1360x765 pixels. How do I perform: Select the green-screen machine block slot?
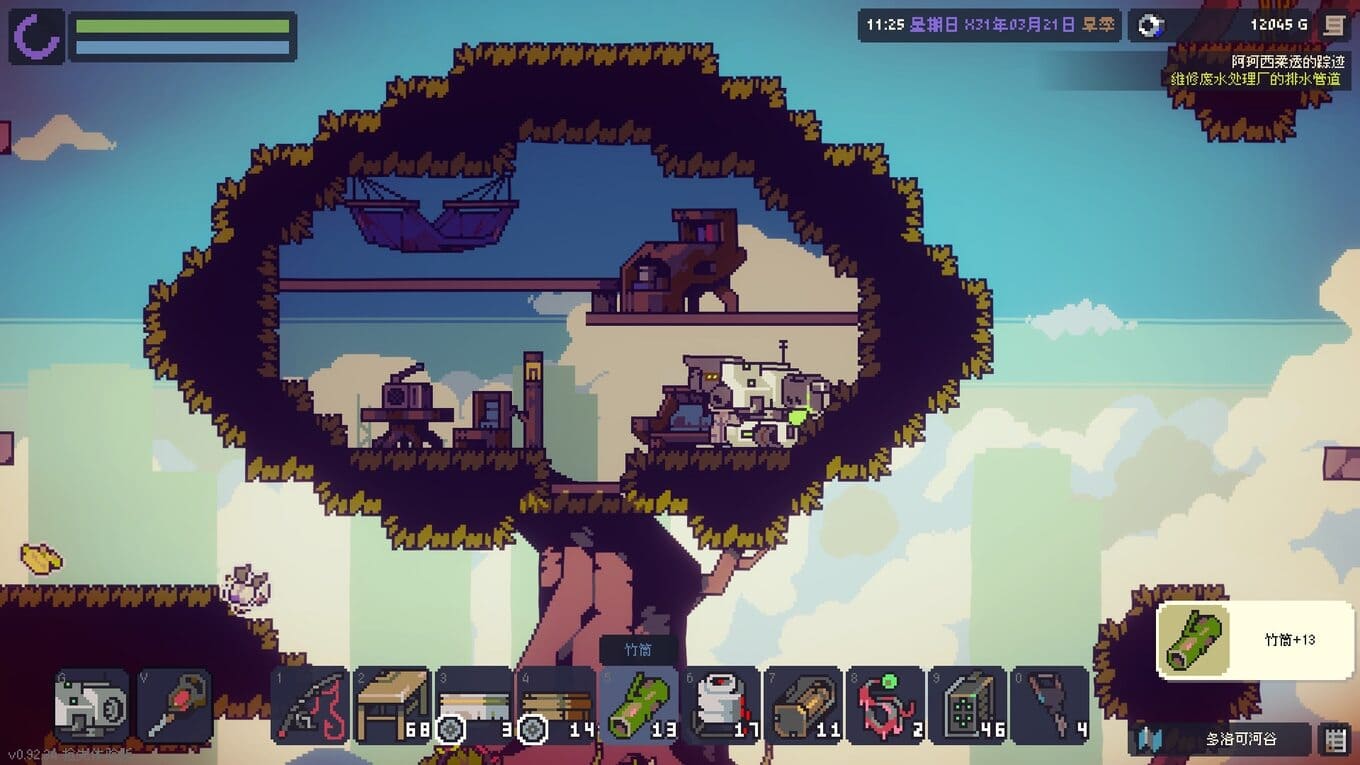[968, 704]
